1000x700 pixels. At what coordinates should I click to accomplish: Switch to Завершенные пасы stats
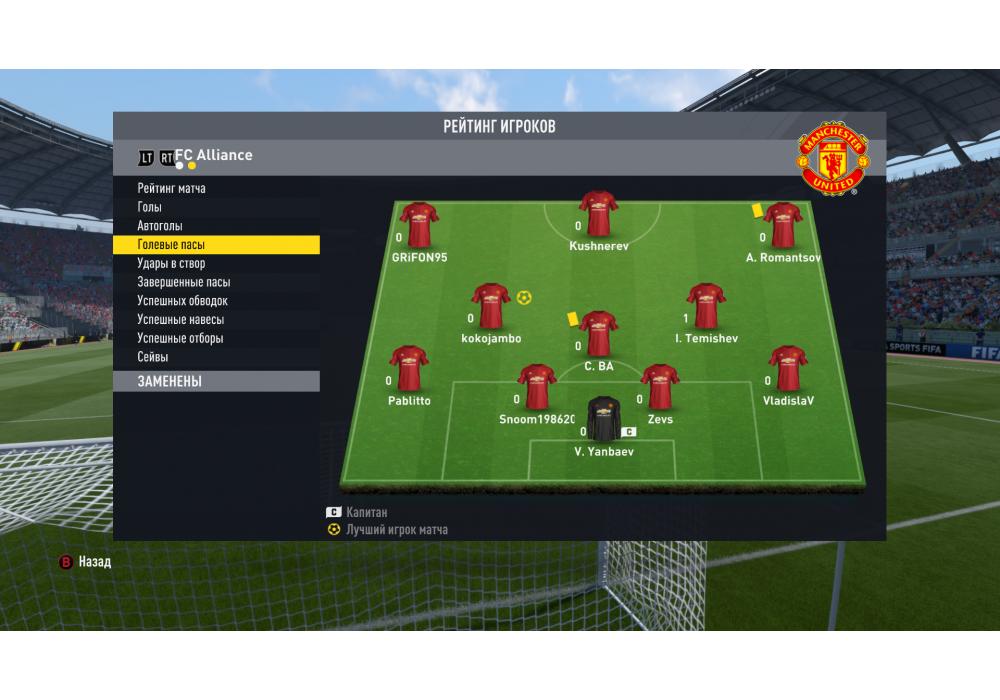pyautogui.click(x=184, y=282)
